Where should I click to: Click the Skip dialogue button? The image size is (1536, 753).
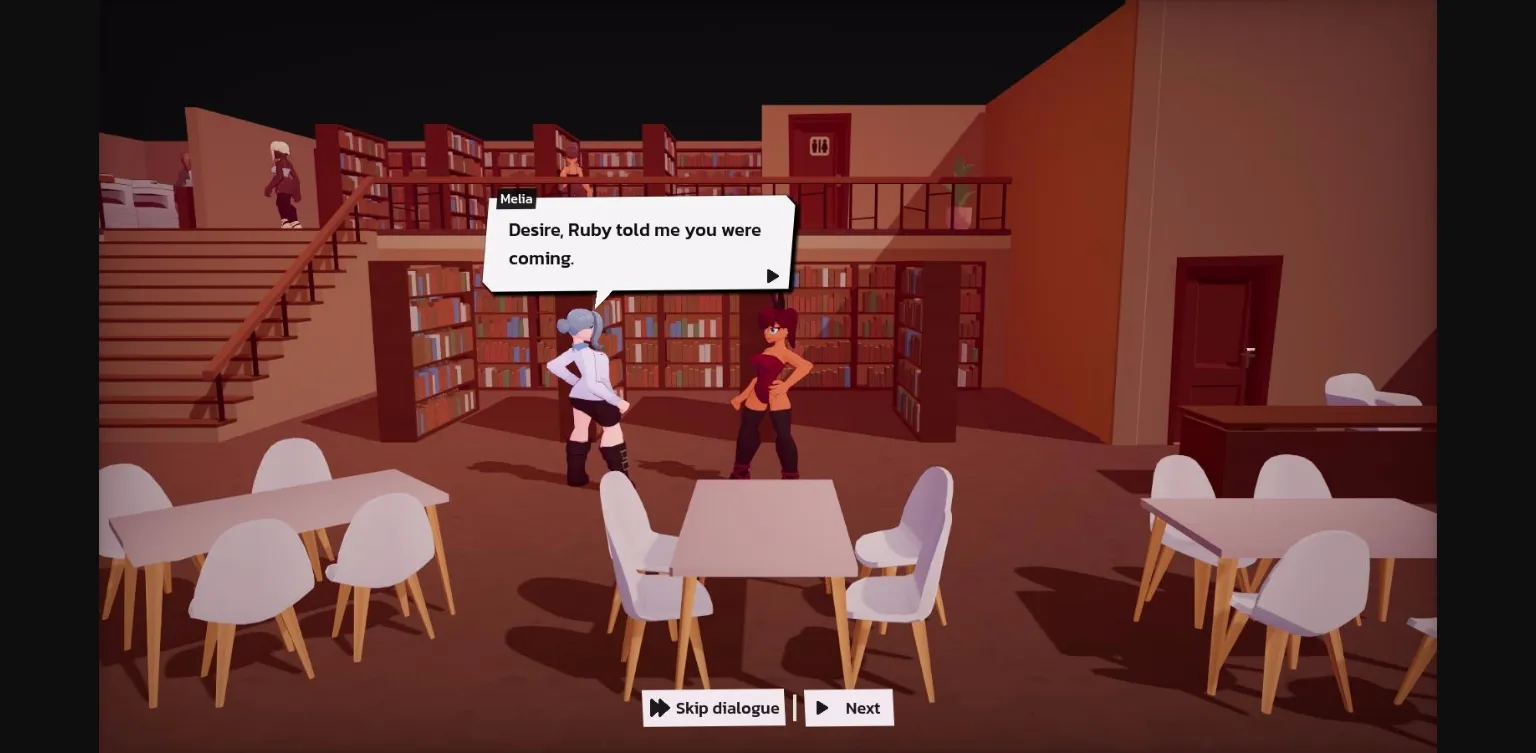713,708
